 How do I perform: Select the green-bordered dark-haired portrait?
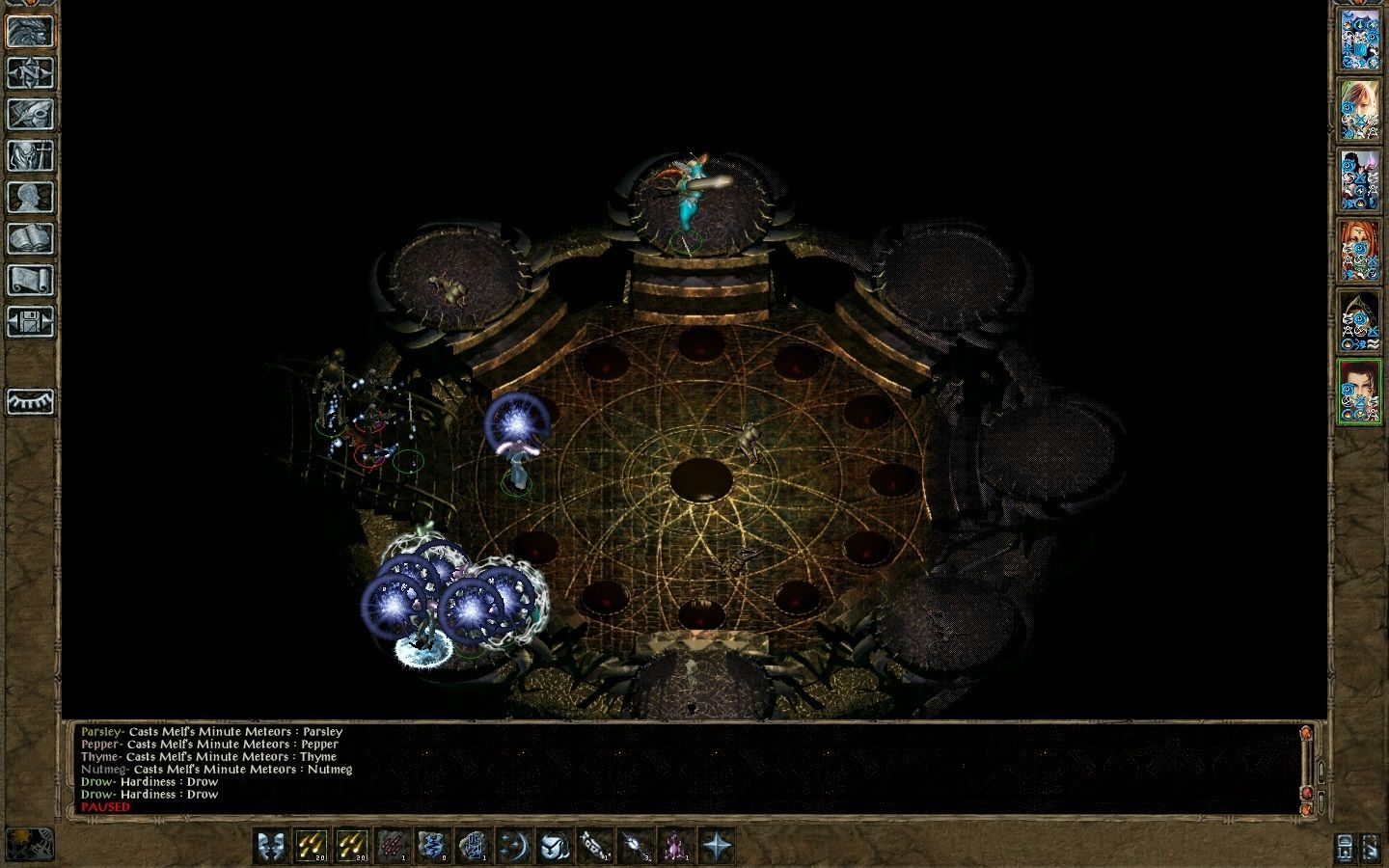click(x=1358, y=391)
